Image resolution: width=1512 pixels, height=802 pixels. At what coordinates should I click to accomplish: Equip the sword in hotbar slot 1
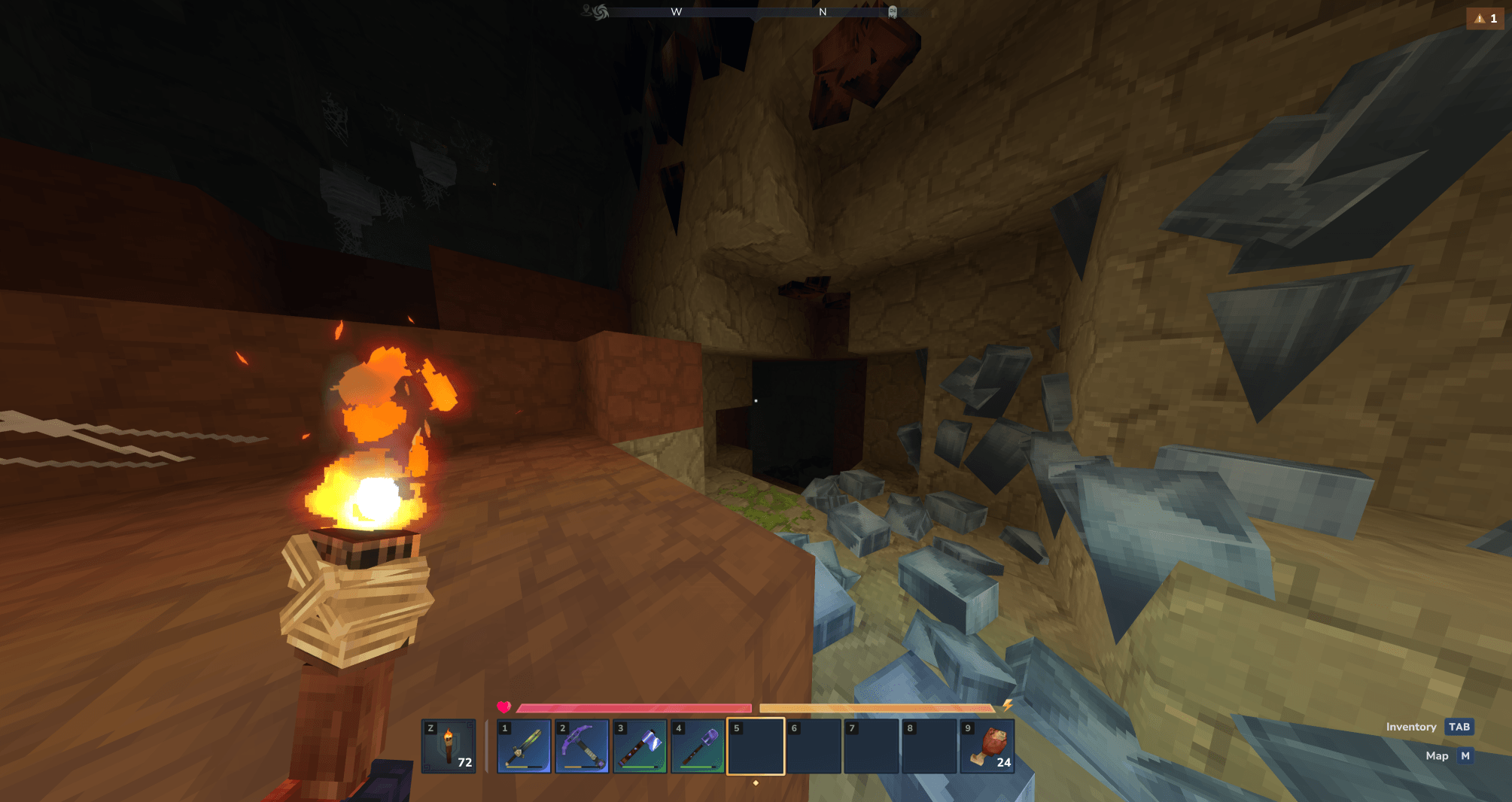(x=524, y=746)
